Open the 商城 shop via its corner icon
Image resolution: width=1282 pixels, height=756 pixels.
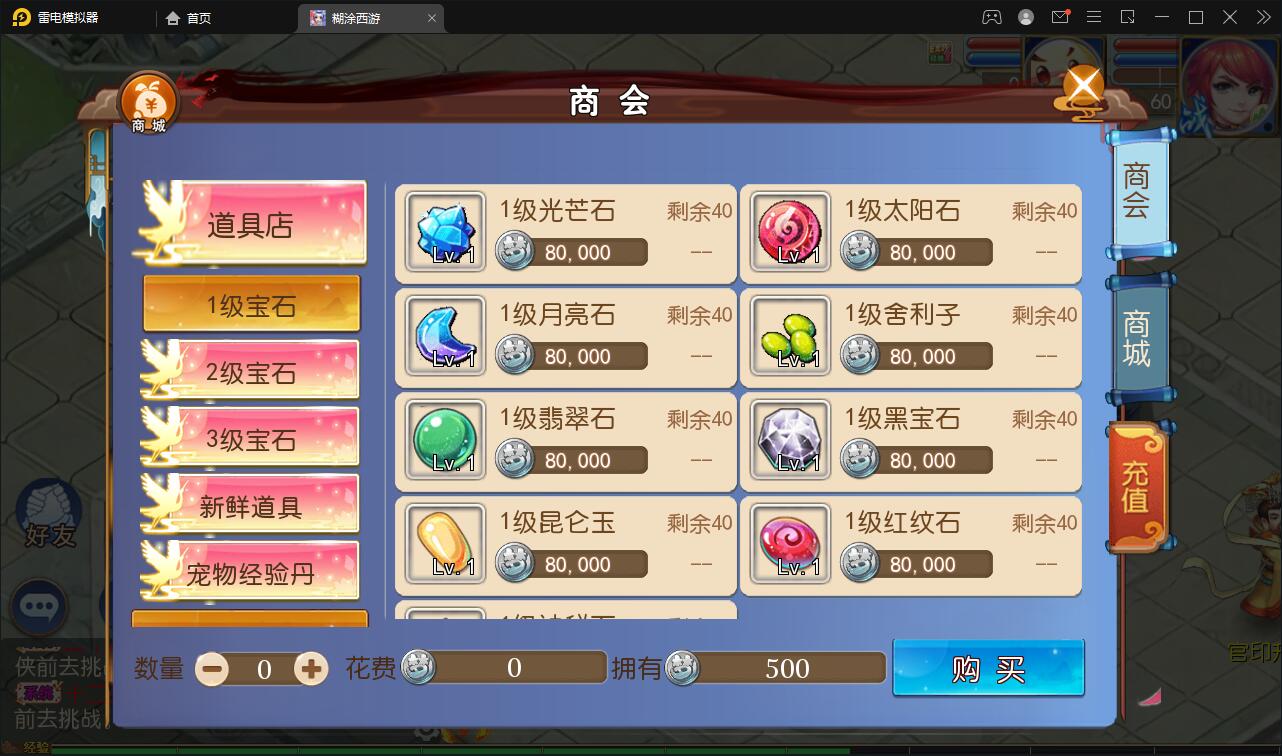pos(148,97)
